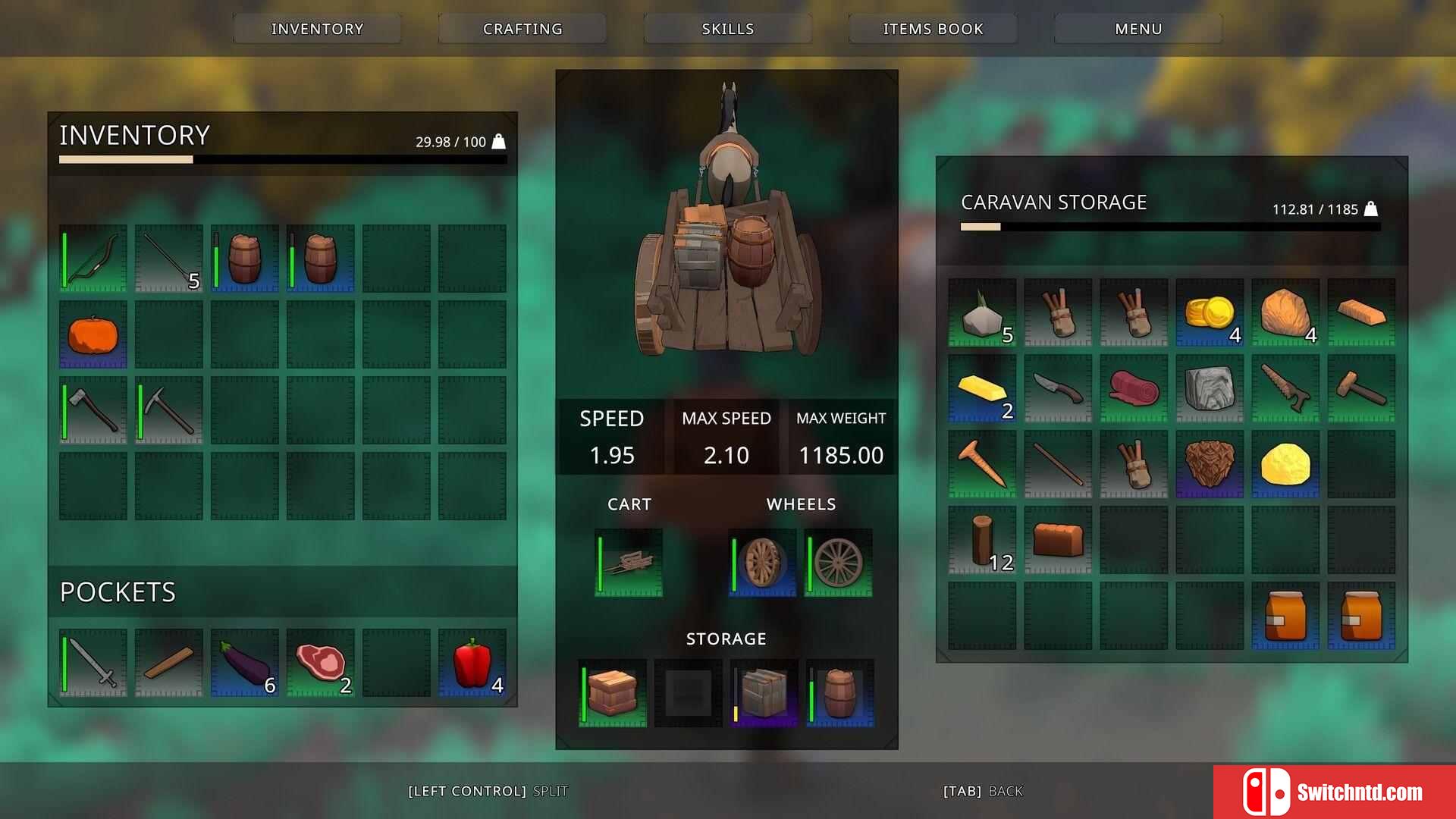
Task: Select the gold coins in caravan storage
Action: coord(1210,312)
